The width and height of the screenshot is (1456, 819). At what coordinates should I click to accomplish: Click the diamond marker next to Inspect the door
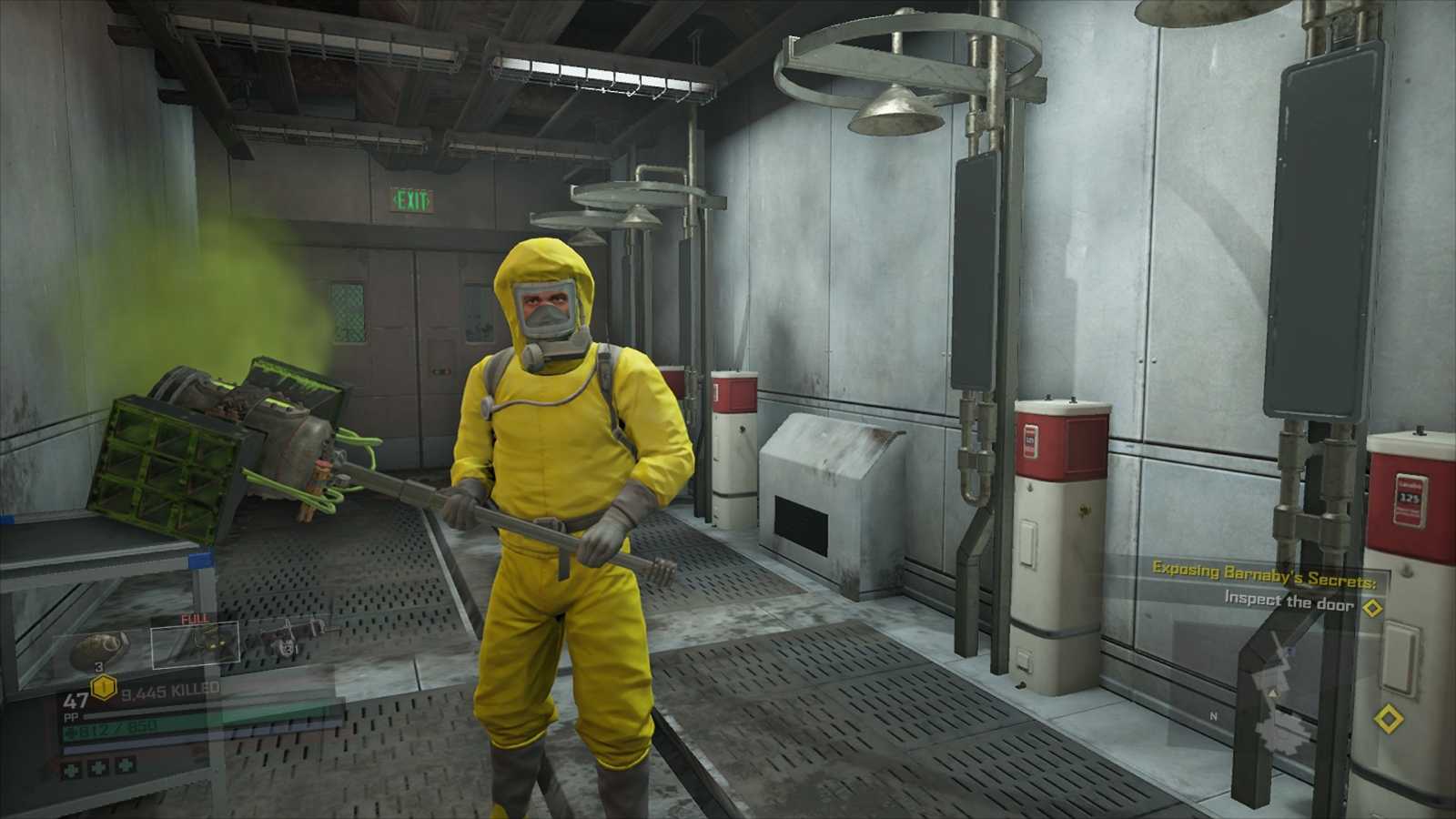[1372, 607]
